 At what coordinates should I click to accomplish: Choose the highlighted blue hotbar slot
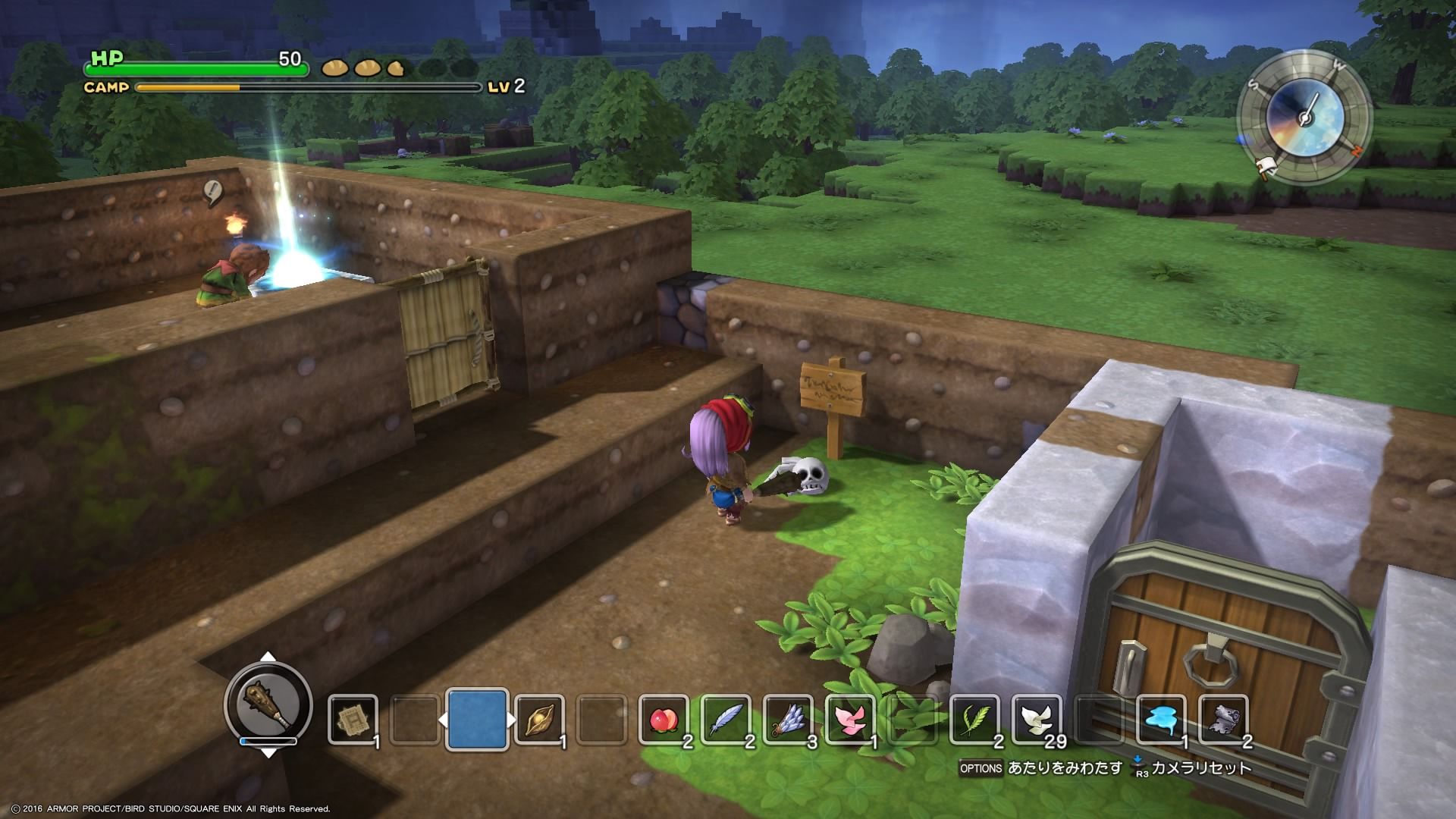[x=476, y=719]
